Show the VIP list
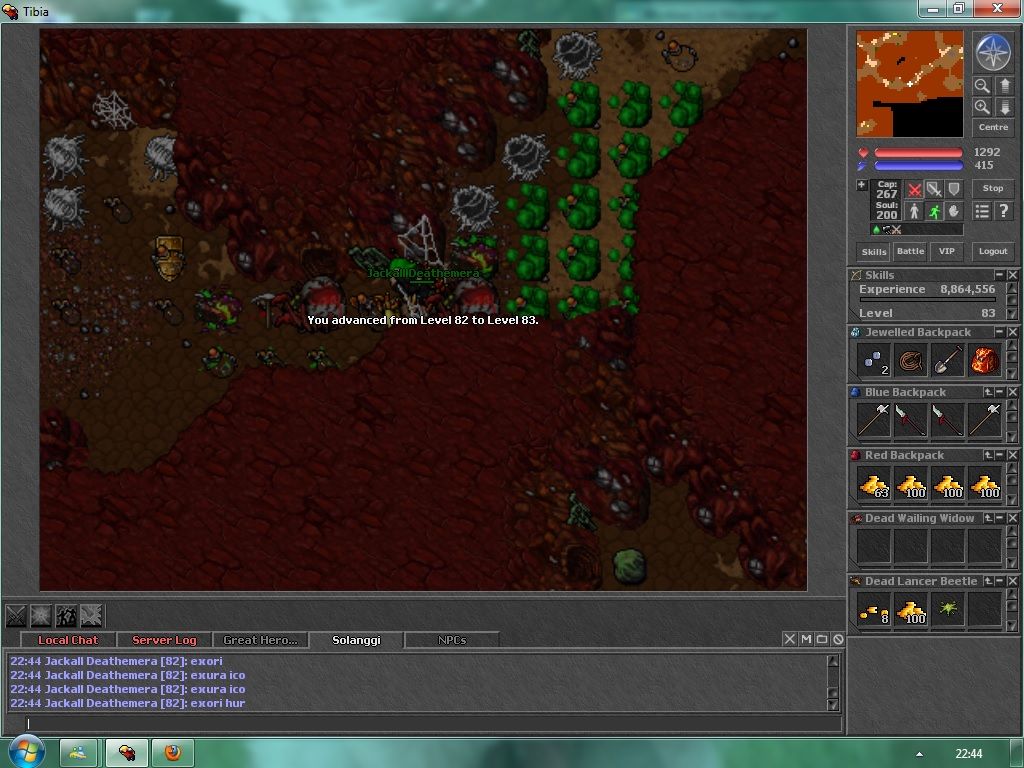Viewport: 1024px width, 768px height. pos(946,252)
